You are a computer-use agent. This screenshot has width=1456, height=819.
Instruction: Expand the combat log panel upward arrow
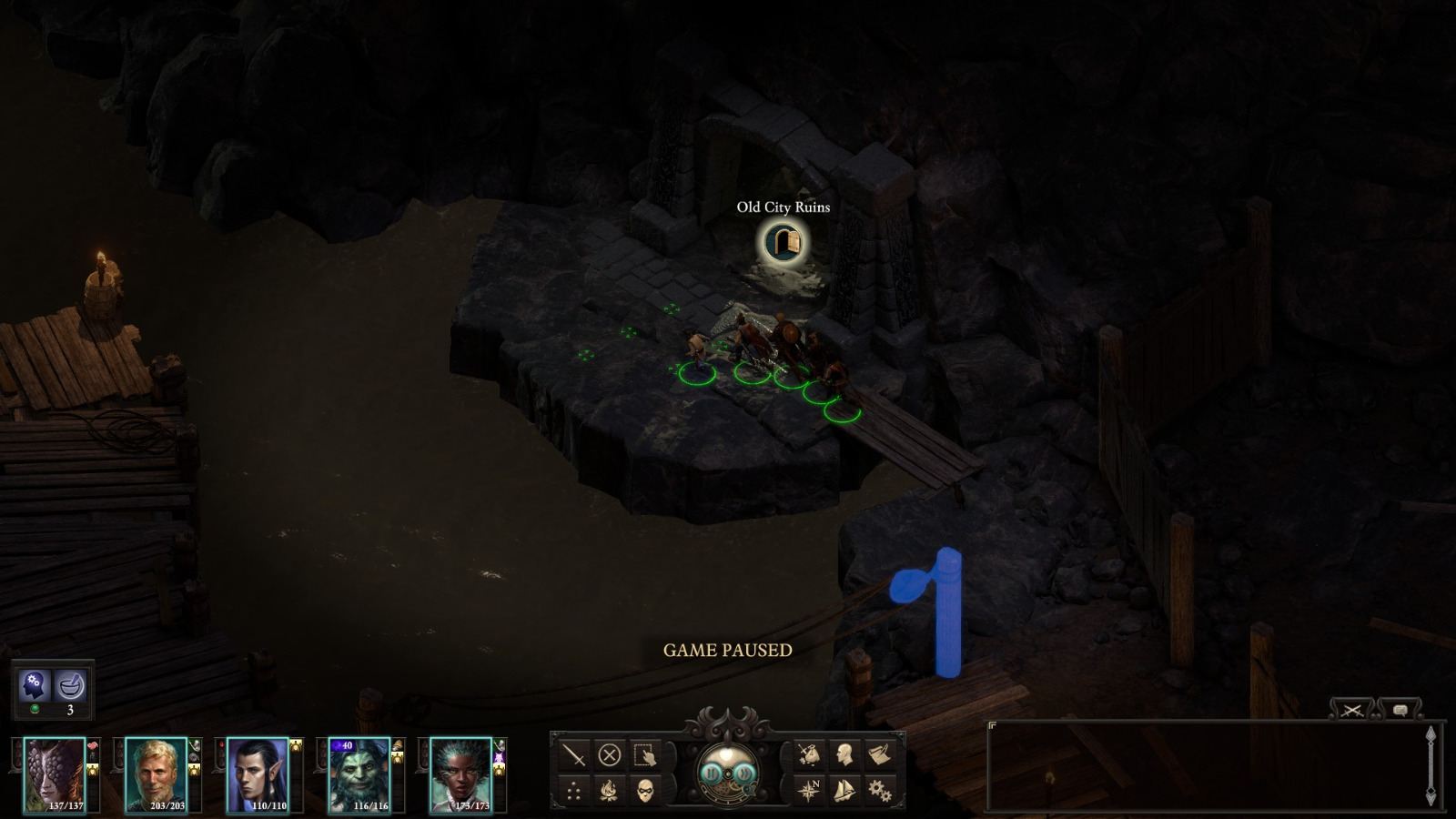pos(1431,732)
